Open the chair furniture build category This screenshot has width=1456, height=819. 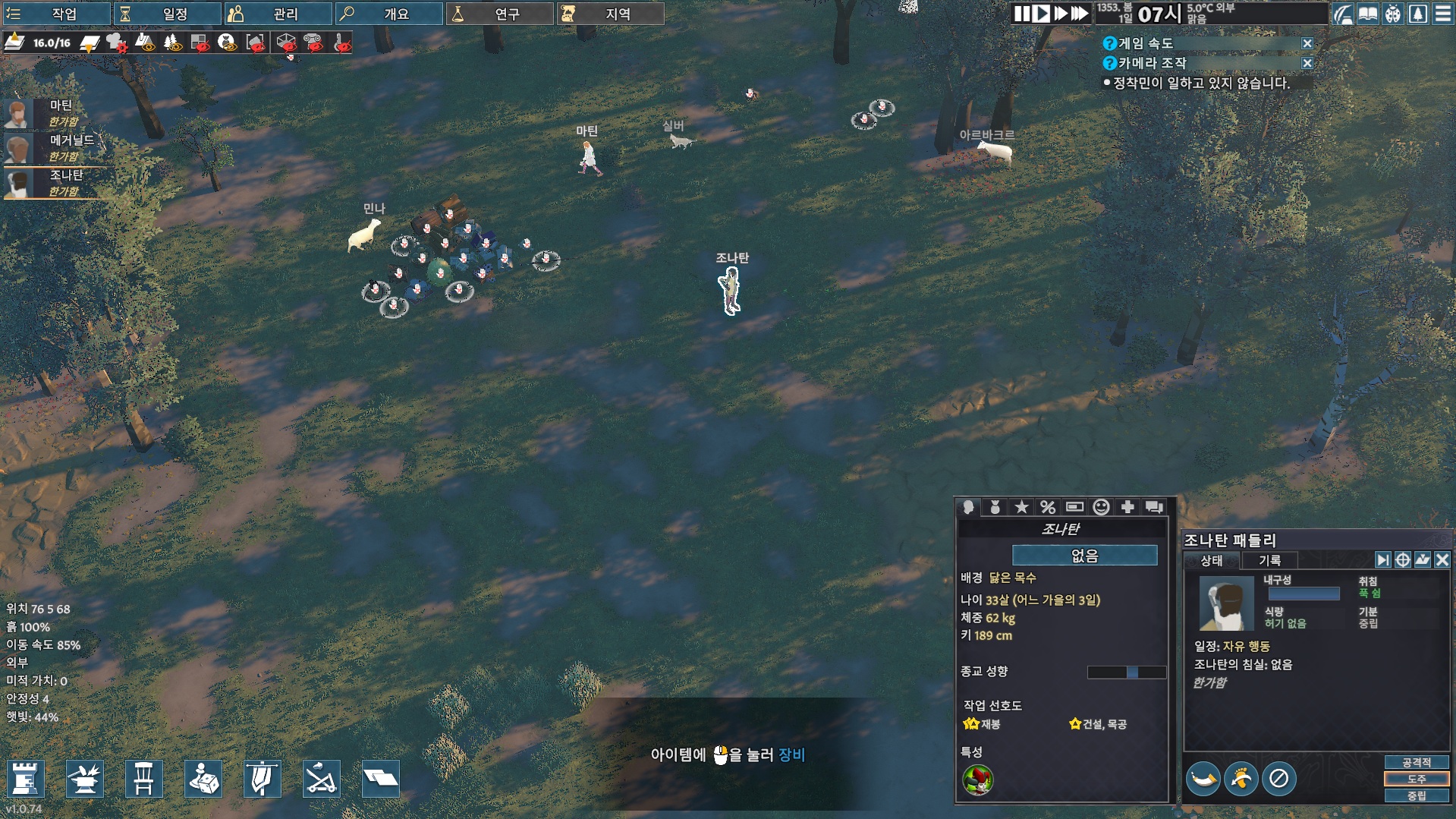[x=143, y=779]
